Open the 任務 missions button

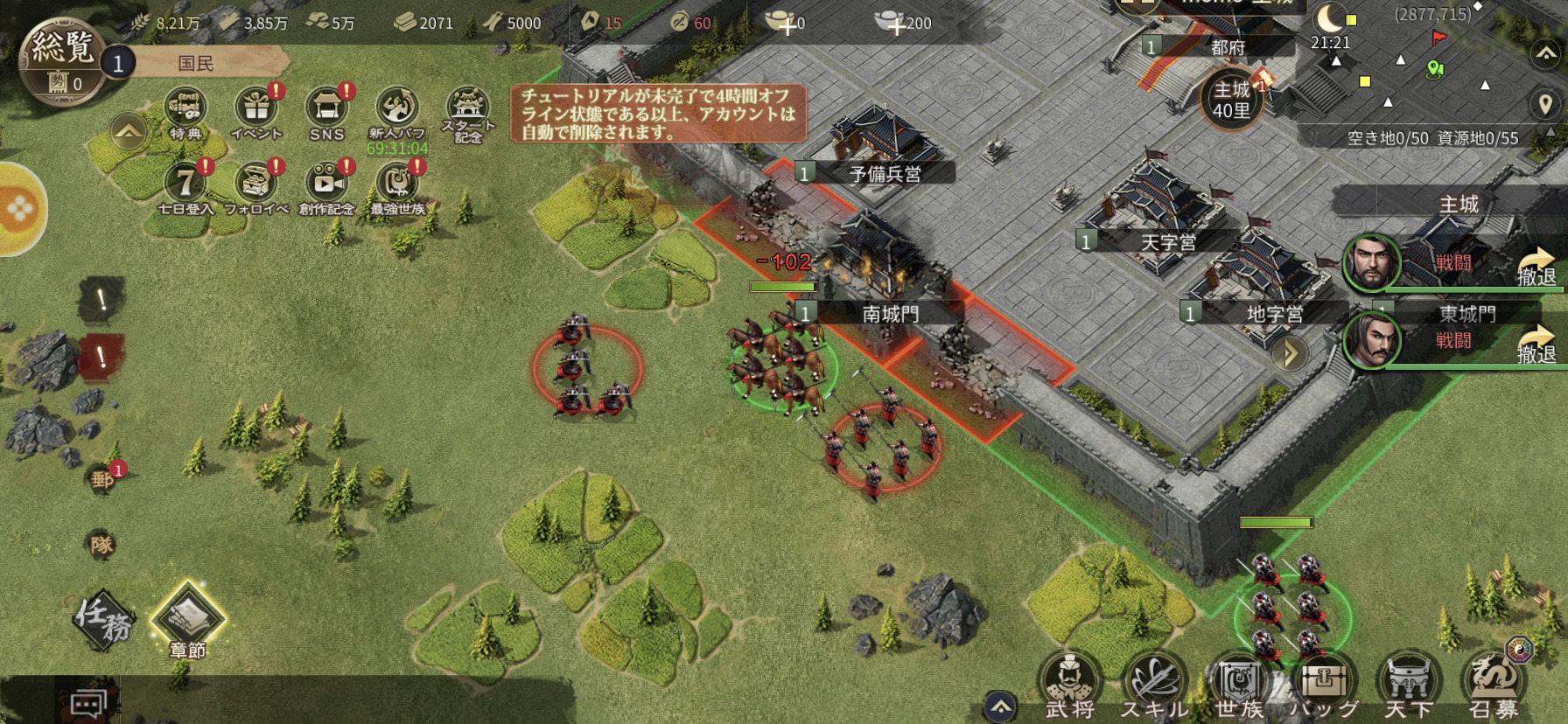[x=104, y=619]
